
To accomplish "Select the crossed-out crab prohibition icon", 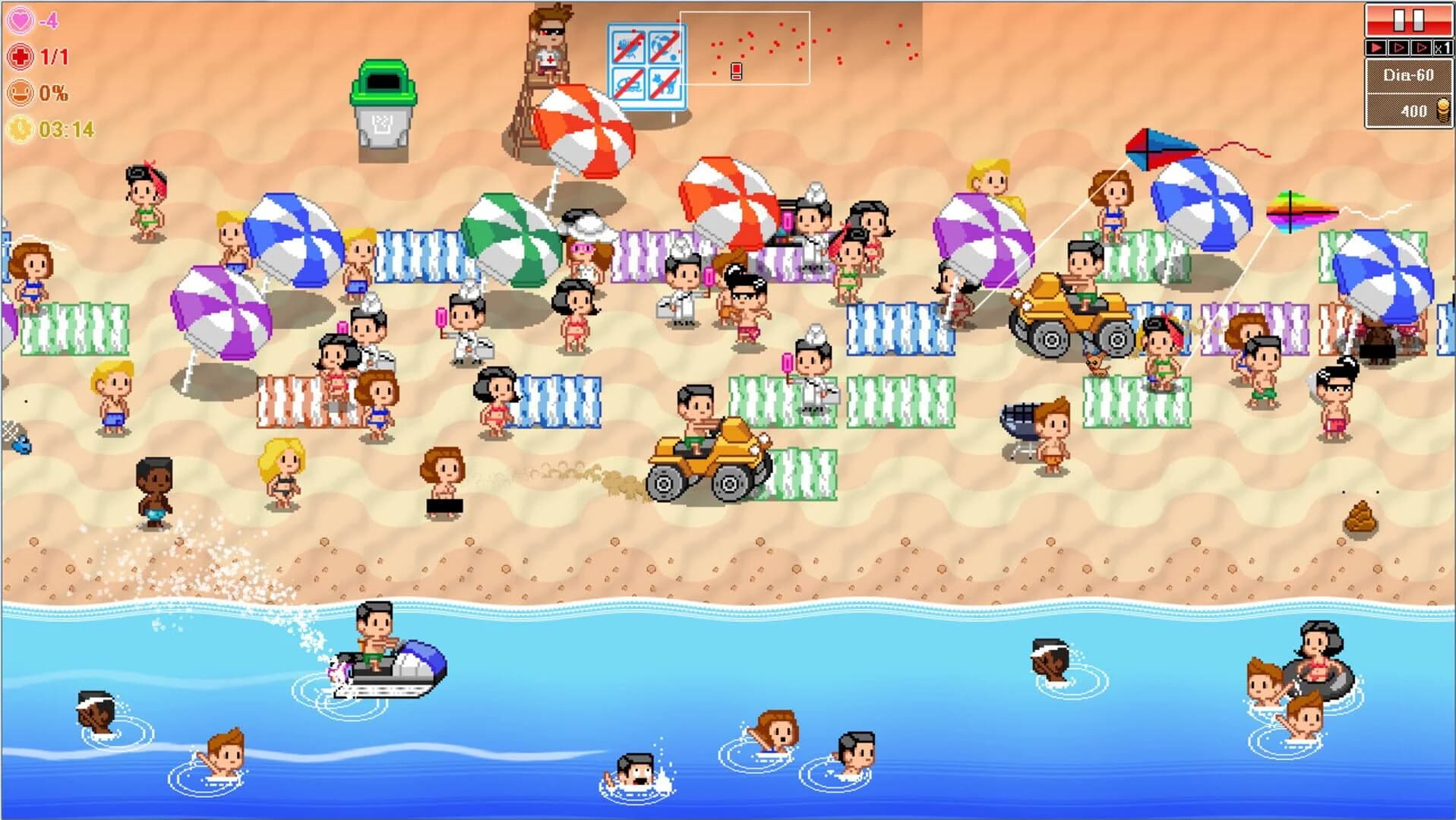I will [x=629, y=46].
